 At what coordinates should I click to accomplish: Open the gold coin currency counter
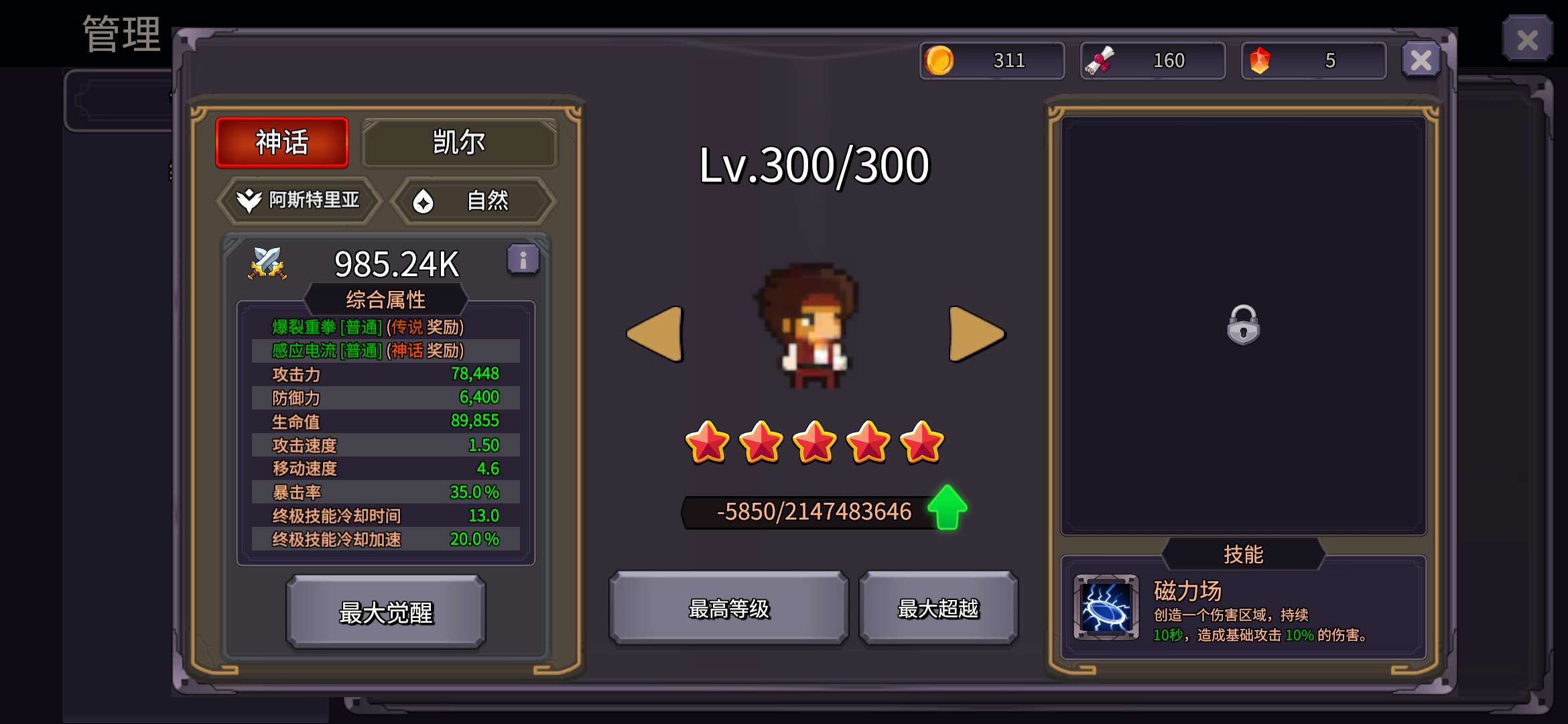pyautogui.click(x=992, y=61)
